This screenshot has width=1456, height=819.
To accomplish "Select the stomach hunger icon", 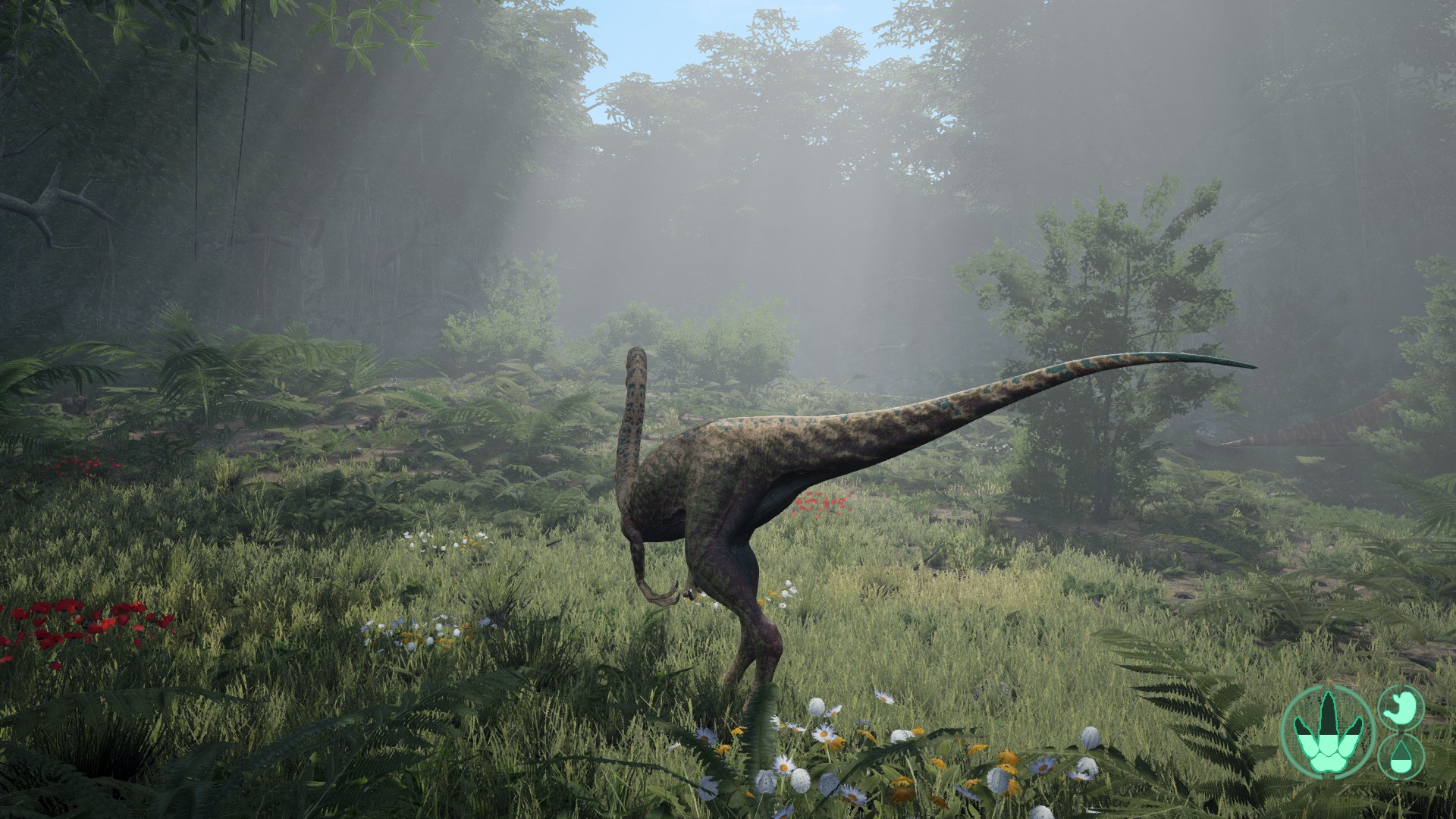I will 1401,707.
